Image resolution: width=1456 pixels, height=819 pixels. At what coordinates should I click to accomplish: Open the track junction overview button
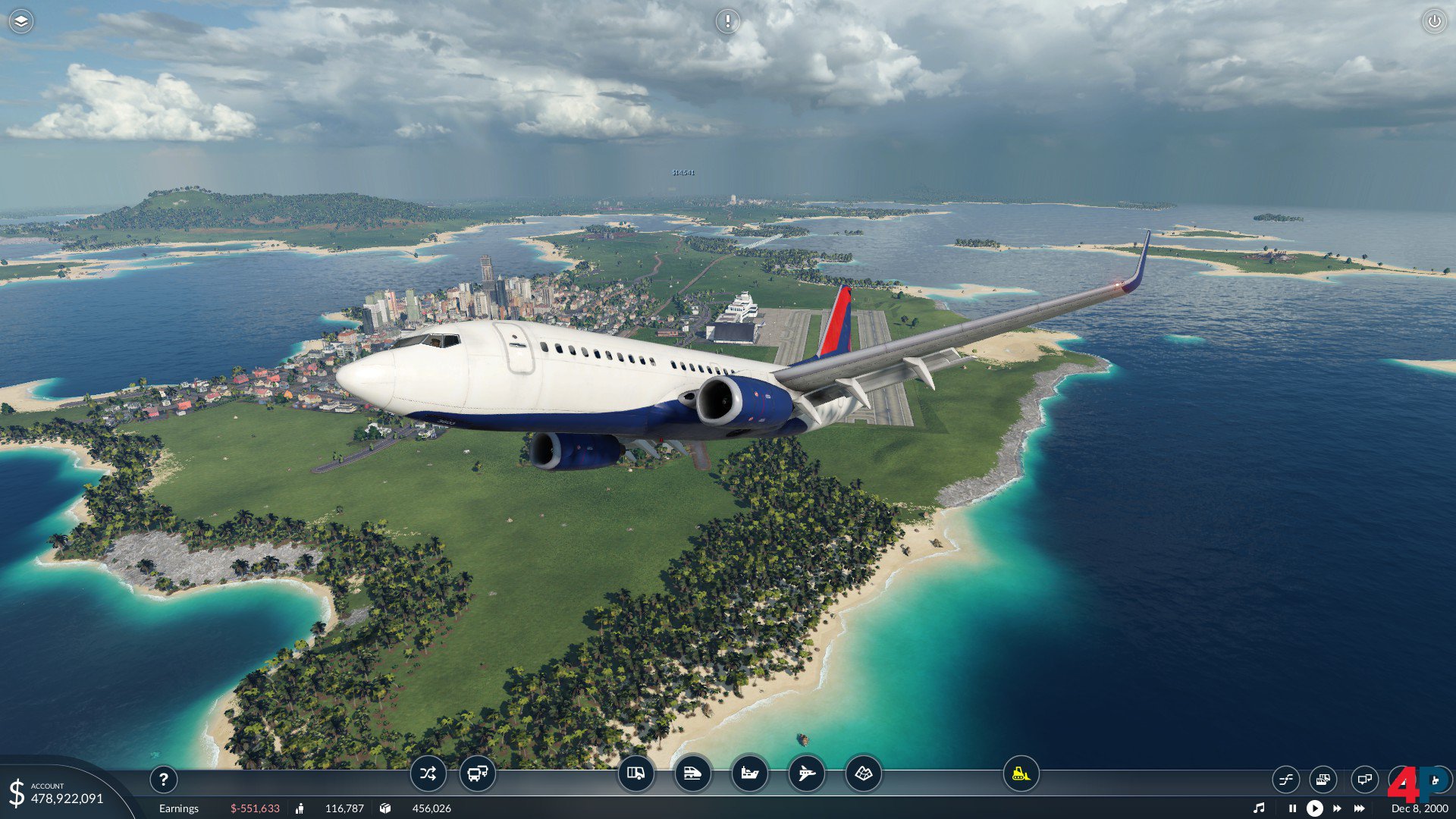pyautogui.click(x=1286, y=779)
